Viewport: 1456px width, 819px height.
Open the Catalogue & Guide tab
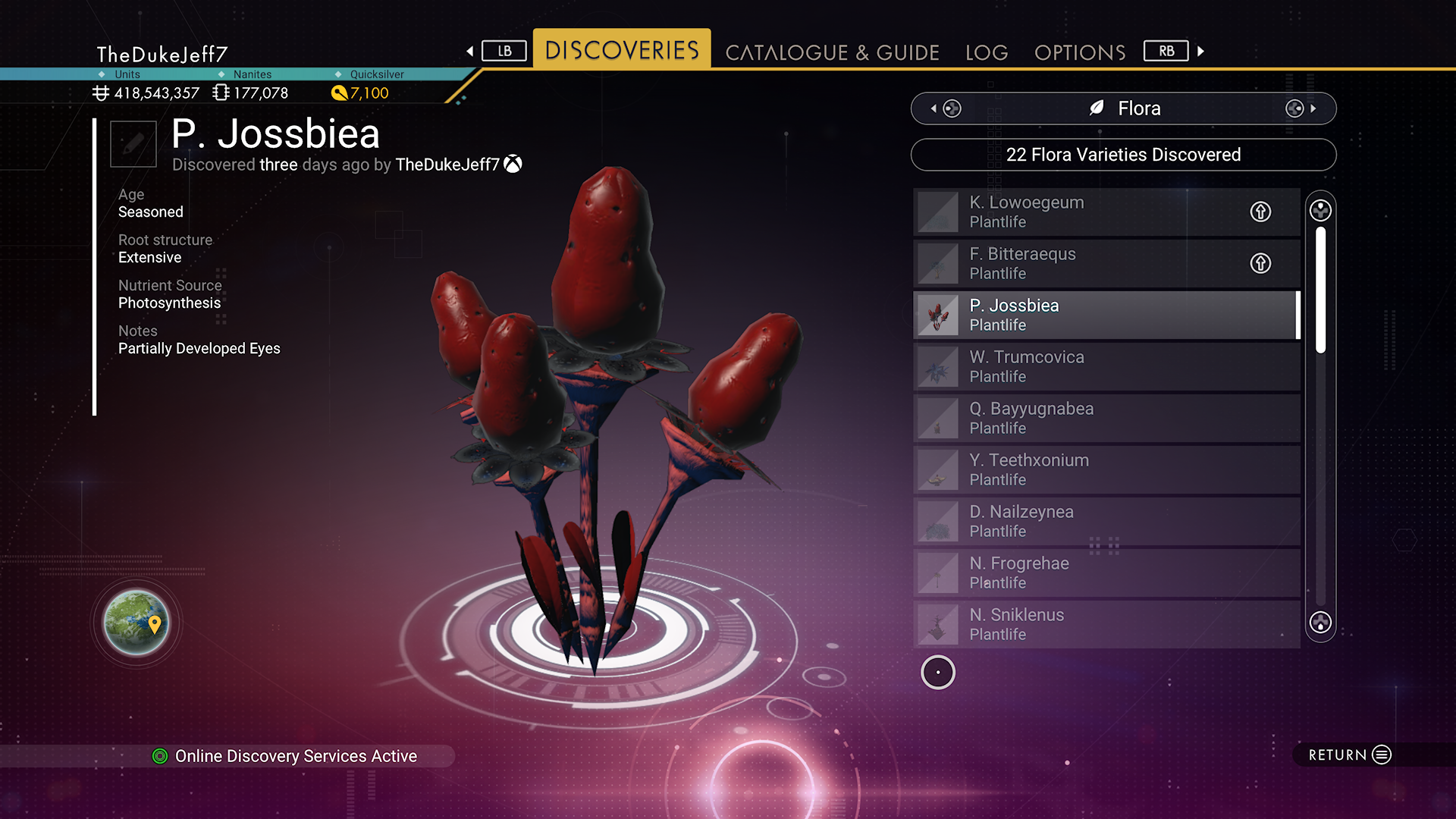(x=832, y=52)
